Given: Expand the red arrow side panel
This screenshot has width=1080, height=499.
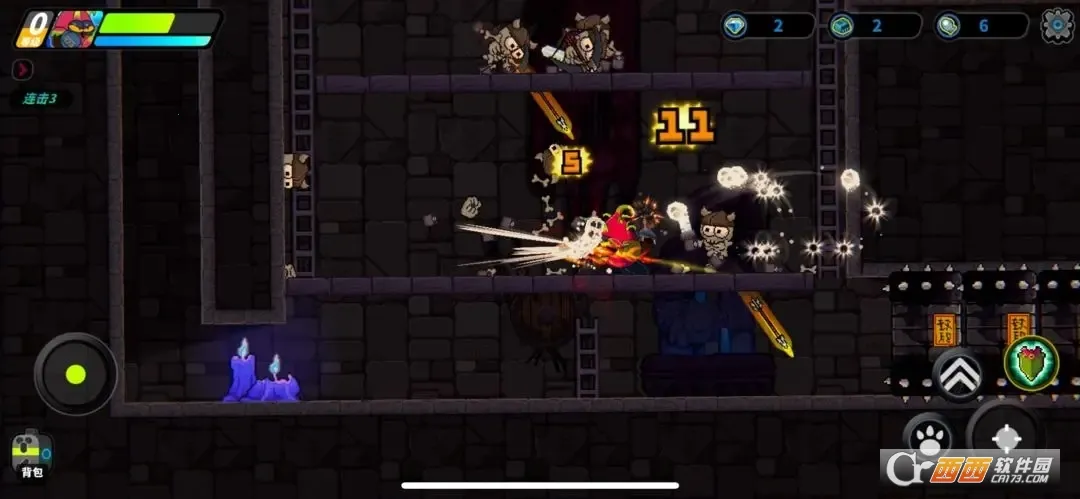Looking at the screenshot, I should (23, 69).
